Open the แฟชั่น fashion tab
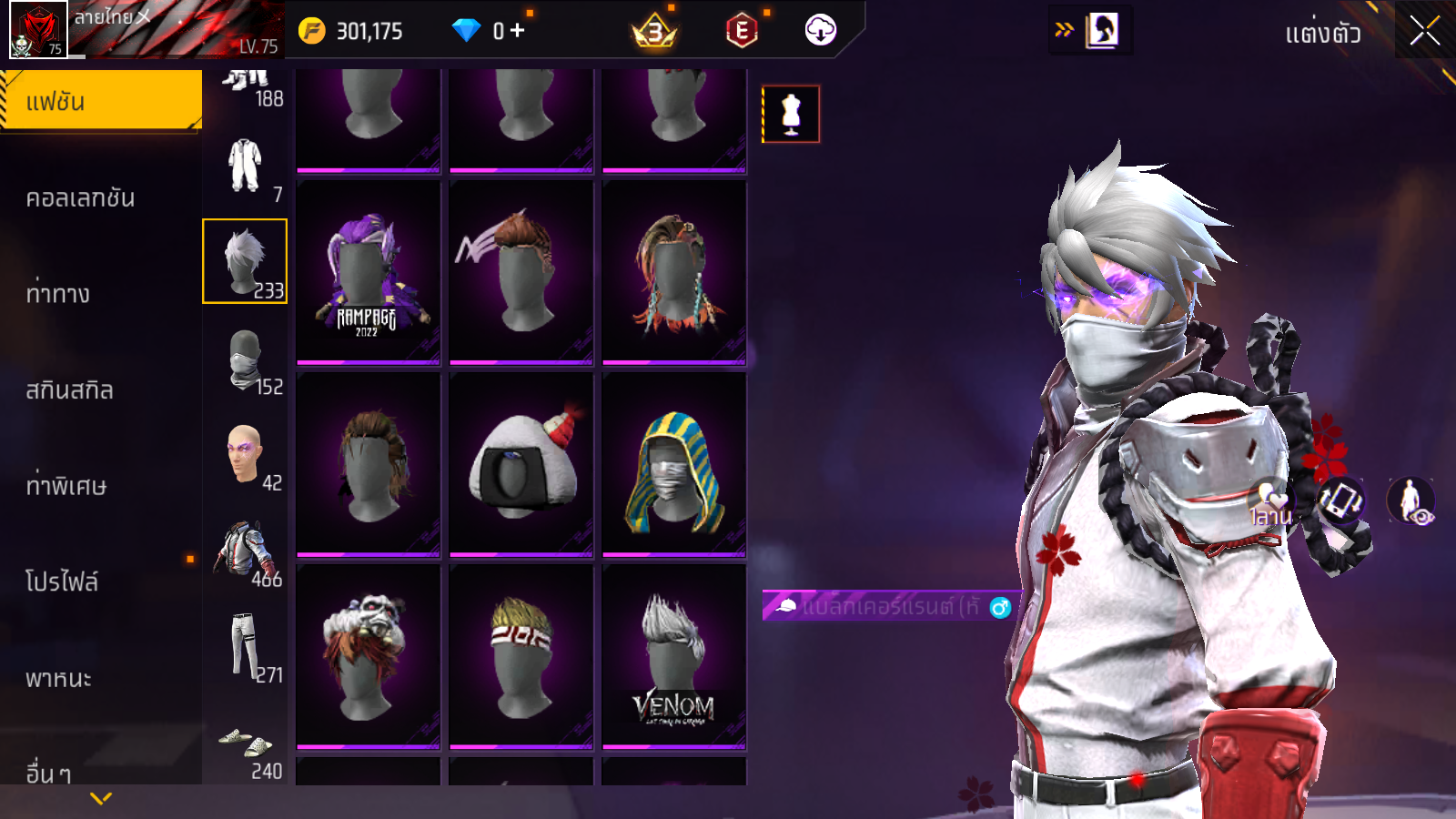Image resolution: width=1456 pixels, height=819 pixels. tap(101, 101)
